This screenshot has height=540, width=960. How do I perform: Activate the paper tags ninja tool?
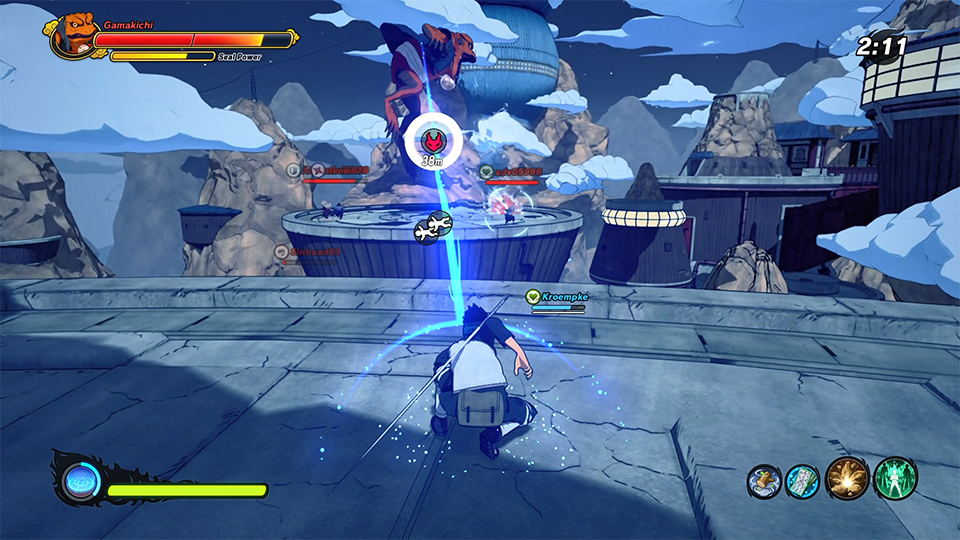tap(802, 480)
